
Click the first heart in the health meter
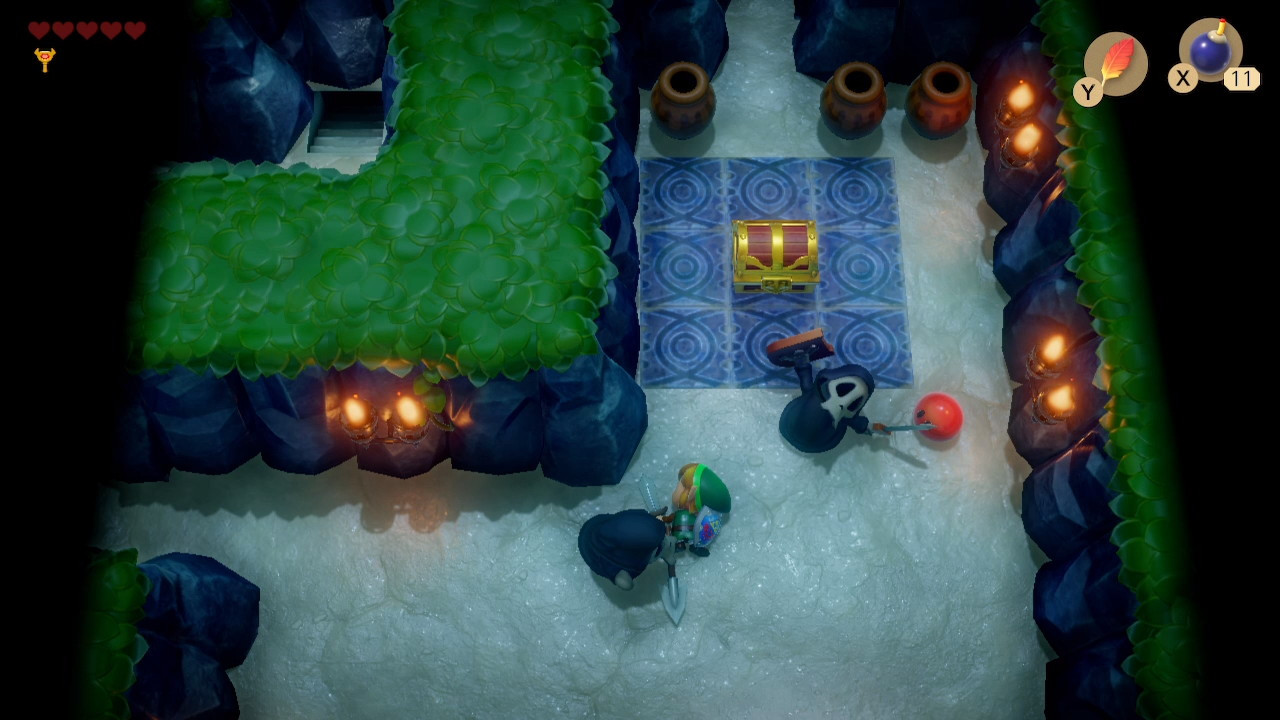[37, 27]
